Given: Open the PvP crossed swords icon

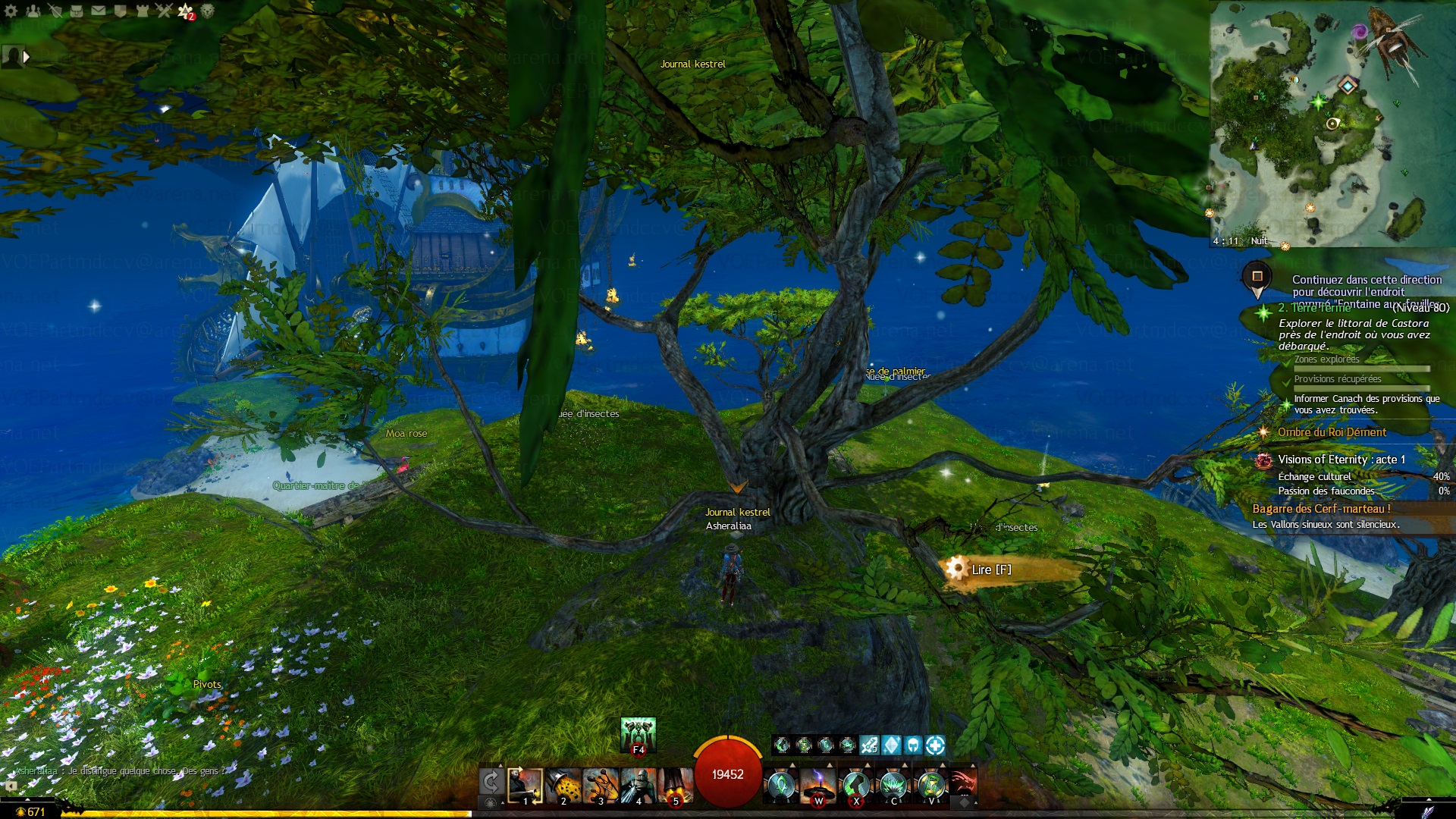Looking at the screenshot, I should [x=164, y=11].
